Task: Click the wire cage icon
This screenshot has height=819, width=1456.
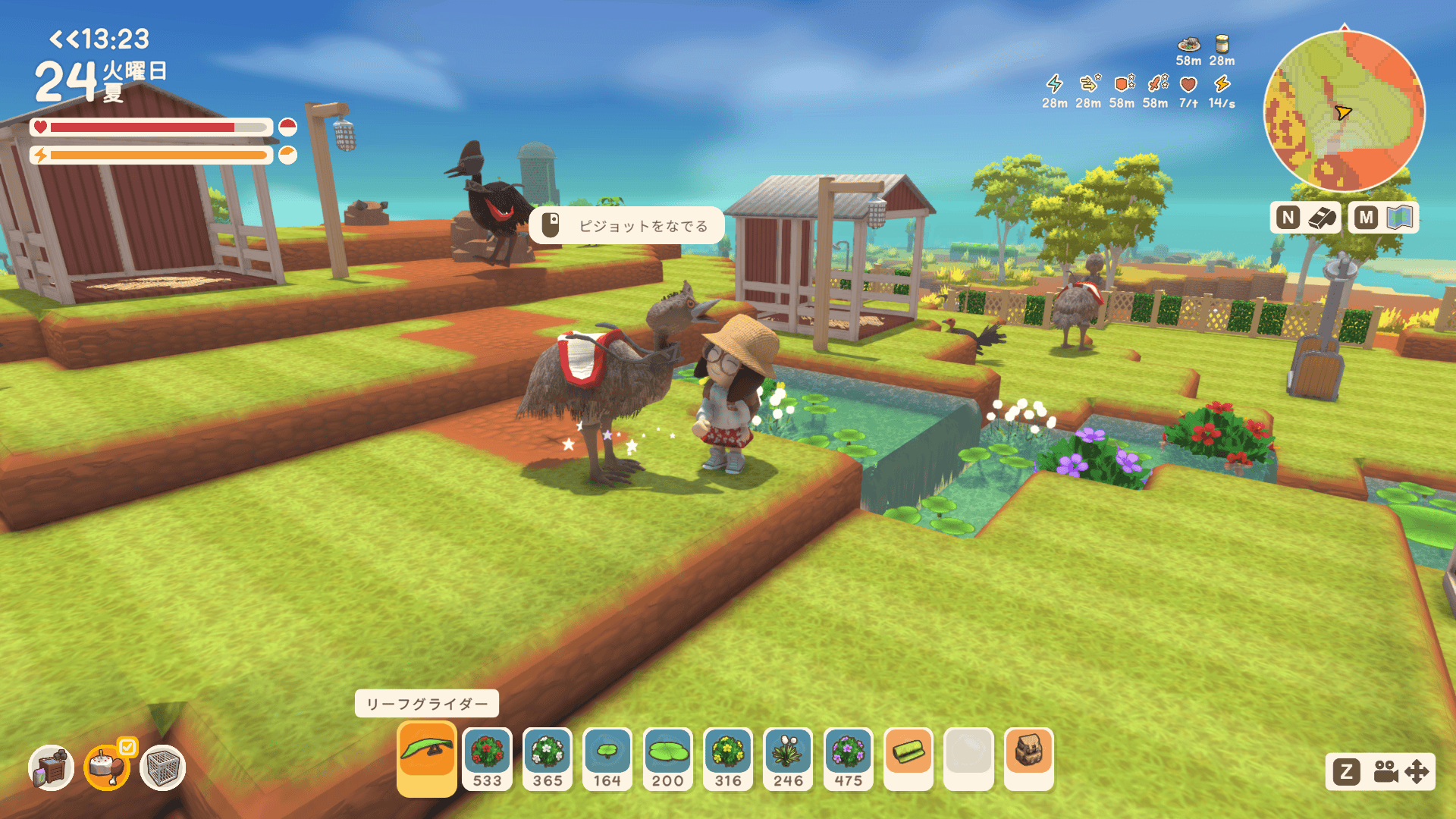Action: pyautogui.click(x=162, y=767)
